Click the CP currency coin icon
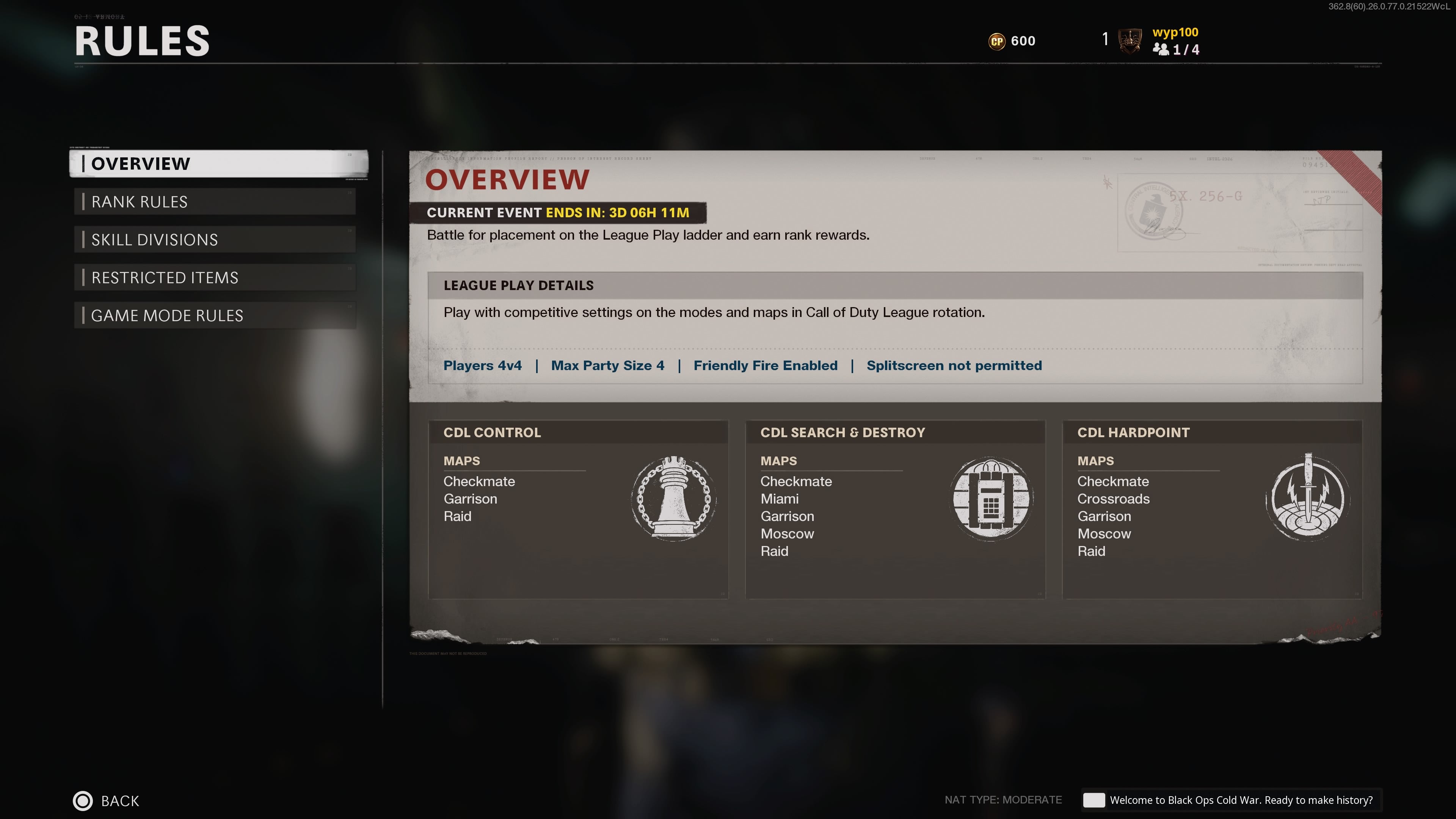Screen dimensions: 1456x819 click(998, 41)
